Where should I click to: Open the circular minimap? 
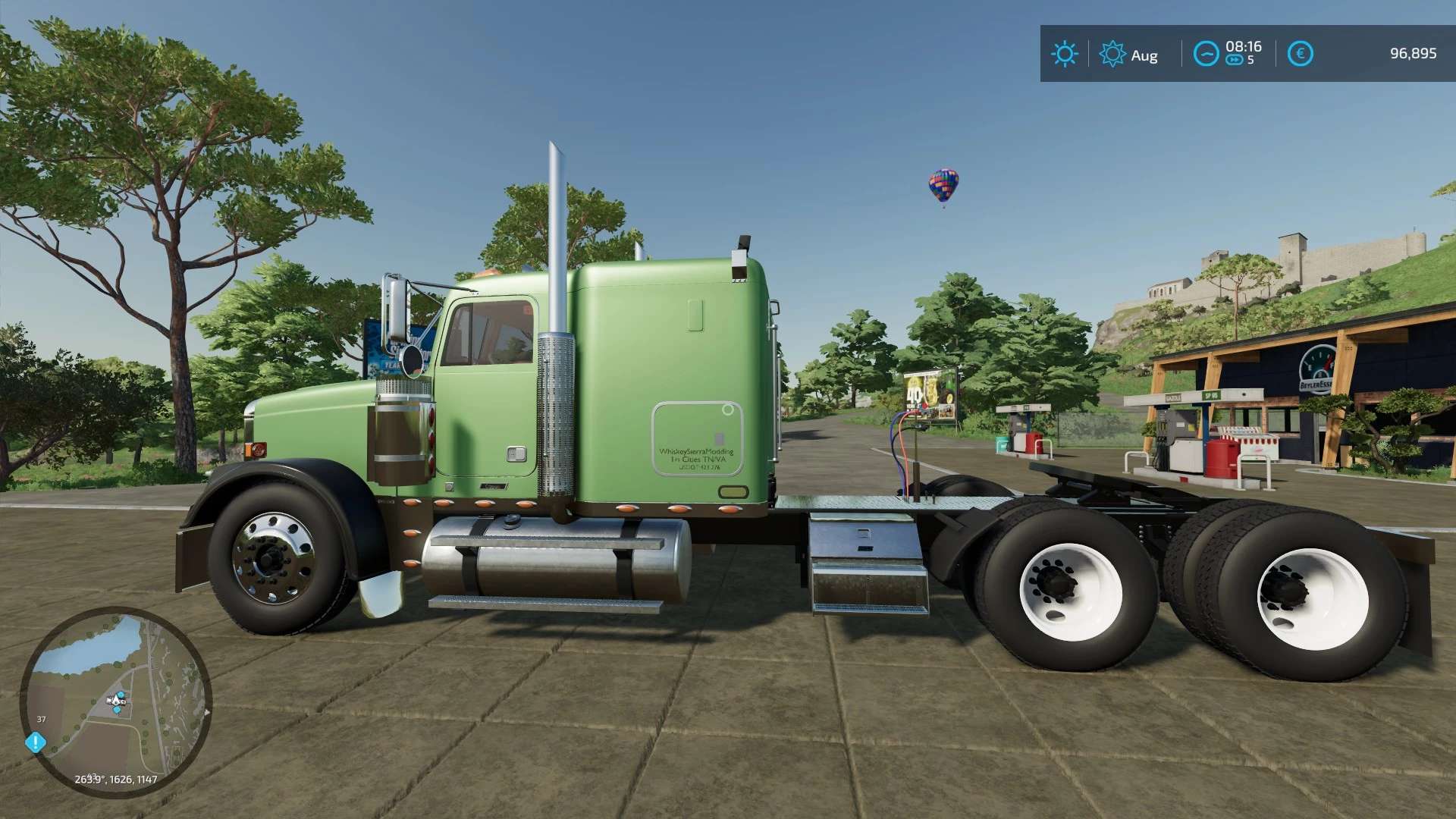(x=115, y=701)
